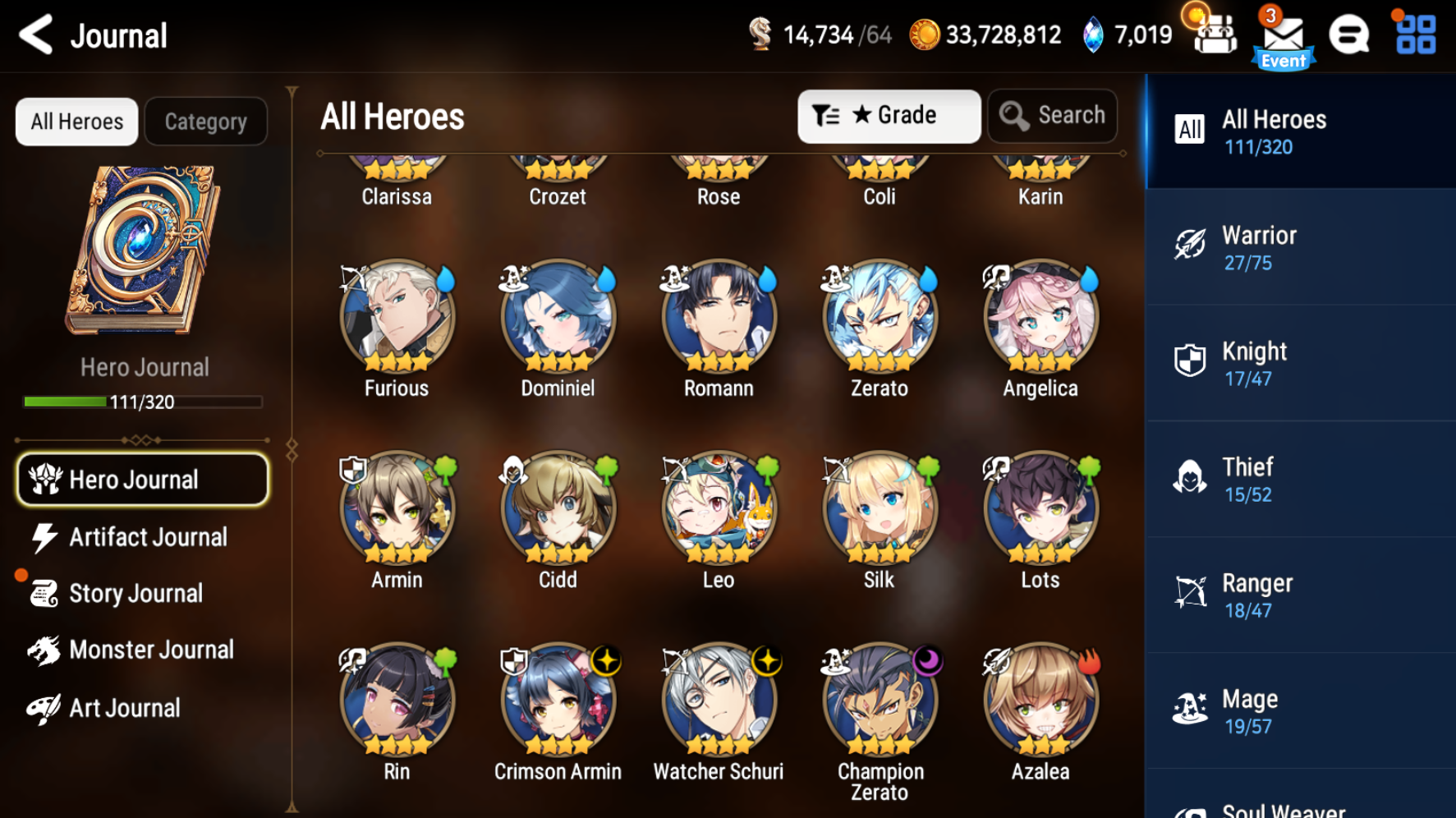Select the All Heroes tab
Screen dimensions: 1456x818
(77, 122)
